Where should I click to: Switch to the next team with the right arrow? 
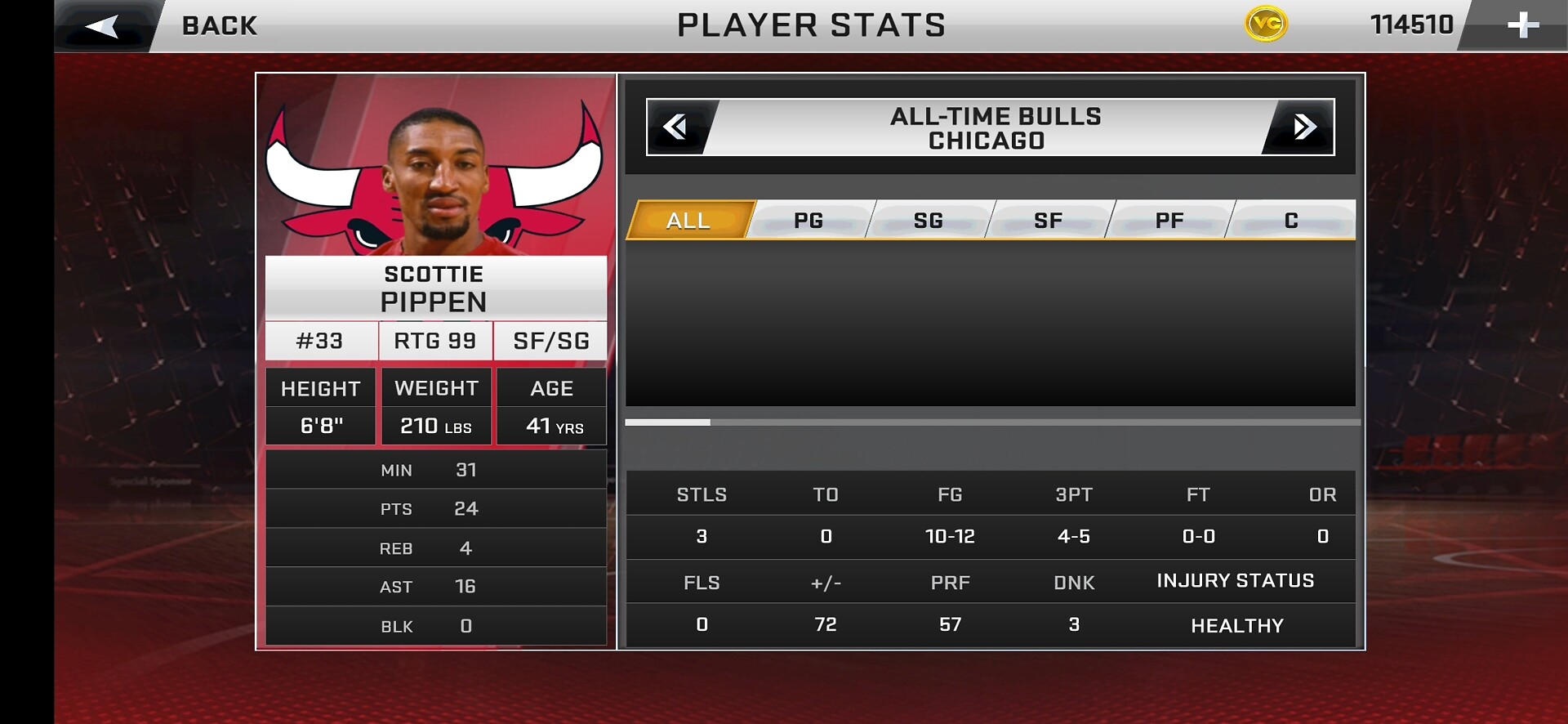coord(1303,127)
